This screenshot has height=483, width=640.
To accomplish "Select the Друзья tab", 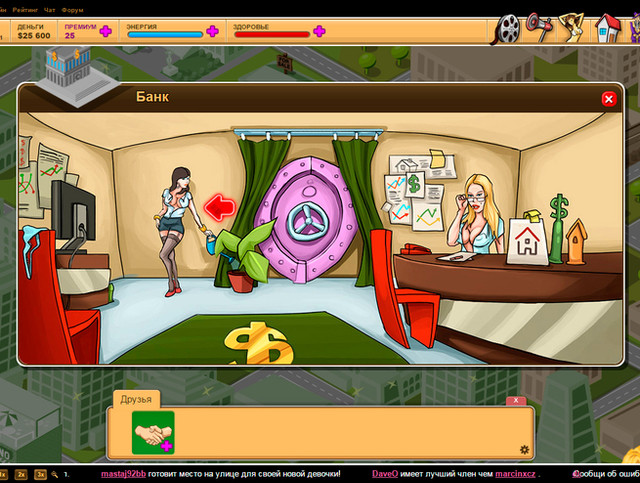I will [x=136, y=399].
